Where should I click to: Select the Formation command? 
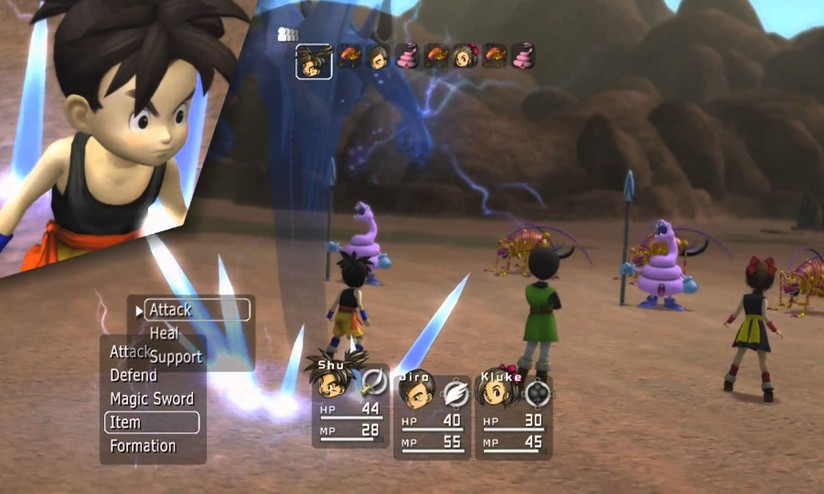(143, 446)
